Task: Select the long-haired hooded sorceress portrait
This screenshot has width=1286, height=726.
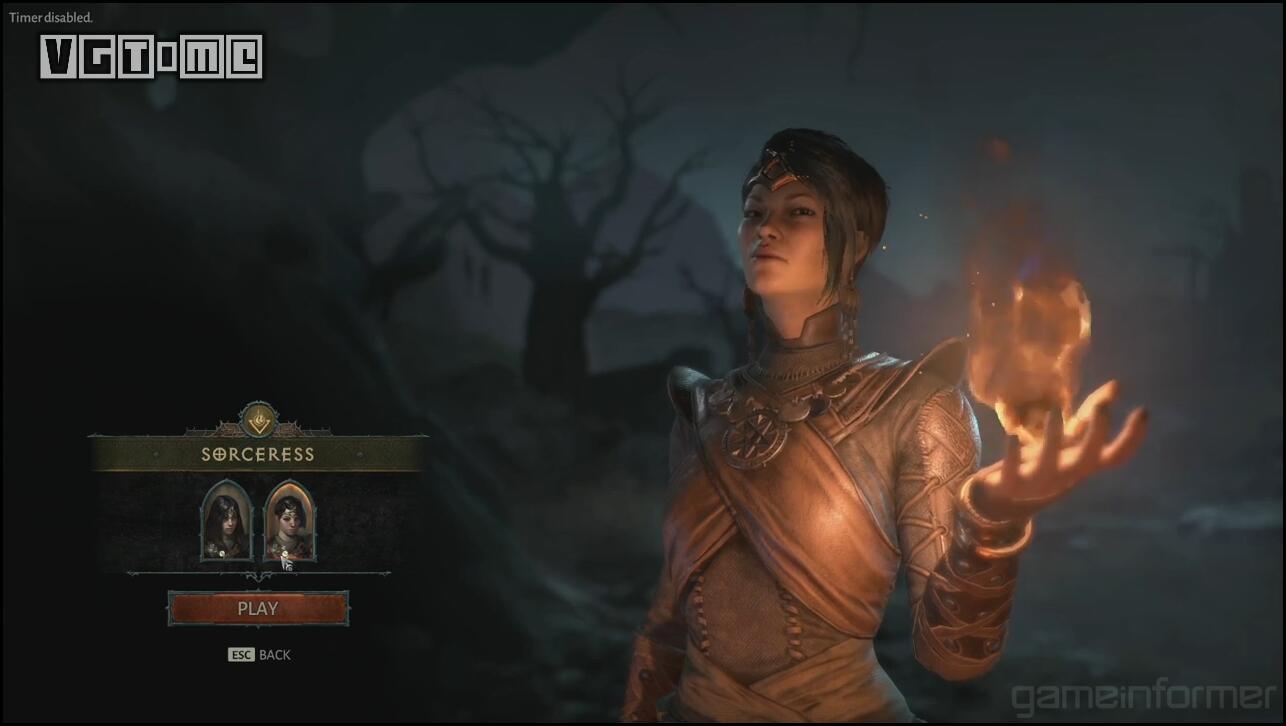Action: 226,521
